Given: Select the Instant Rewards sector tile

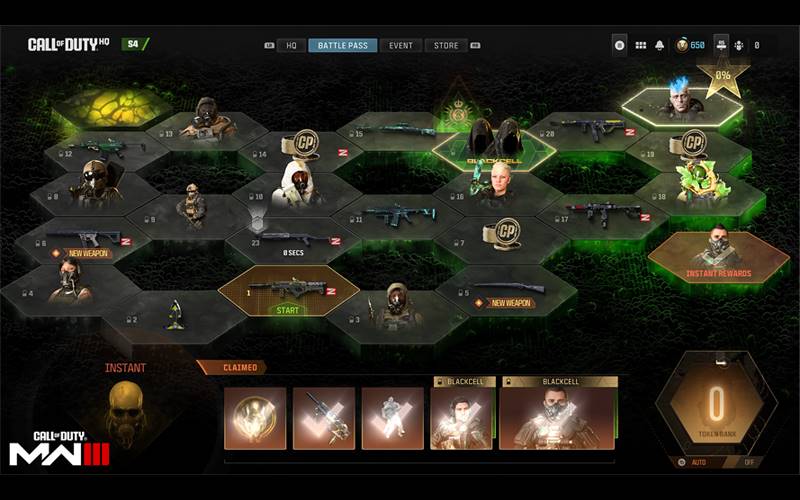Looking at the screenshot, I should coord(719,256).
